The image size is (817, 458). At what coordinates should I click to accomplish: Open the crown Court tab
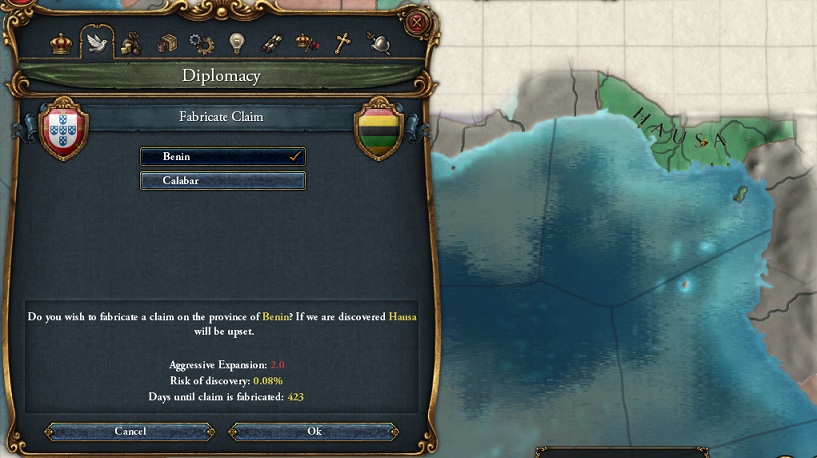pyautogui.click(x=62, y=43)
